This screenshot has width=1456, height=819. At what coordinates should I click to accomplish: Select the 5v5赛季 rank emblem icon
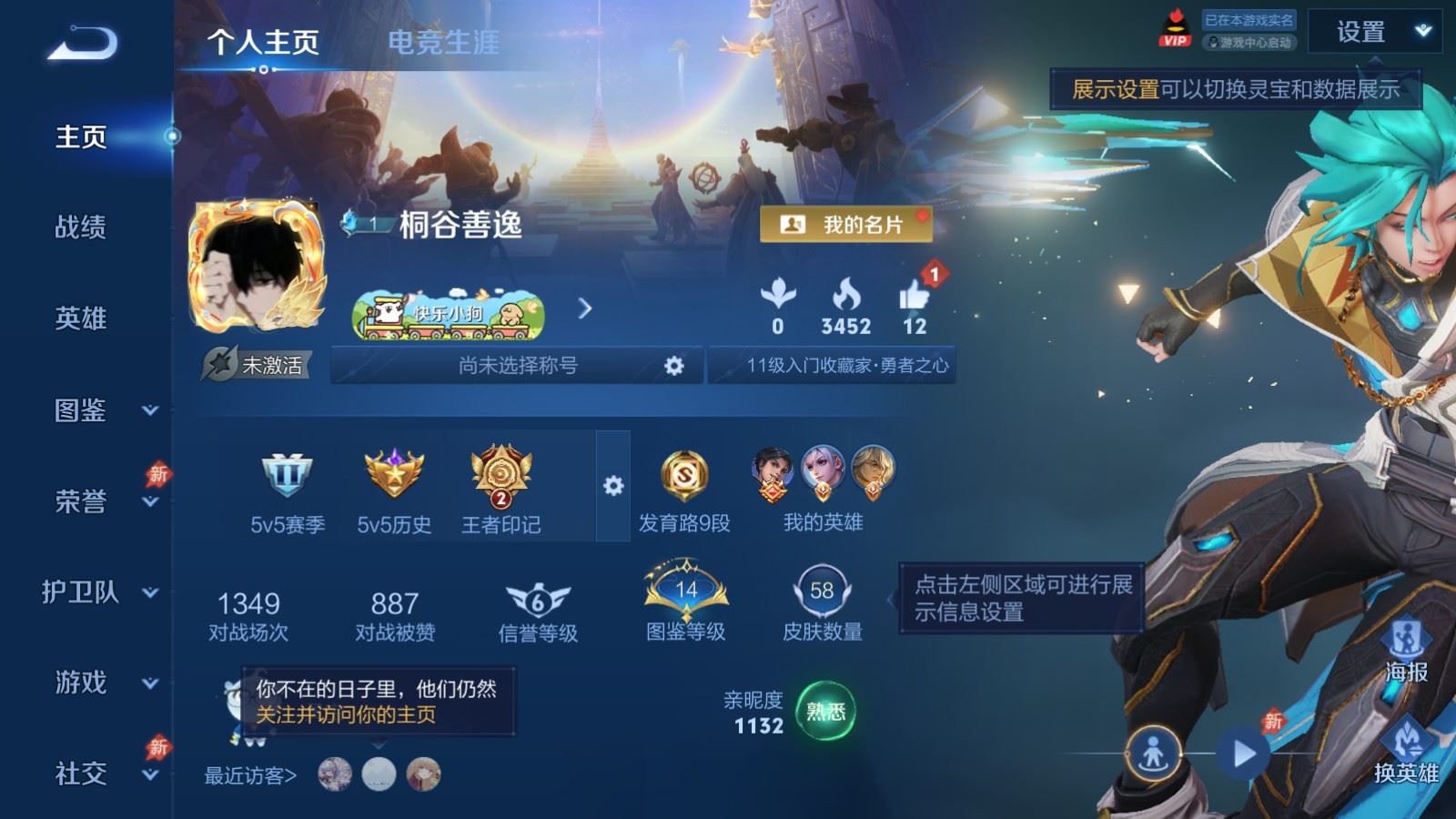click(285, 476)
